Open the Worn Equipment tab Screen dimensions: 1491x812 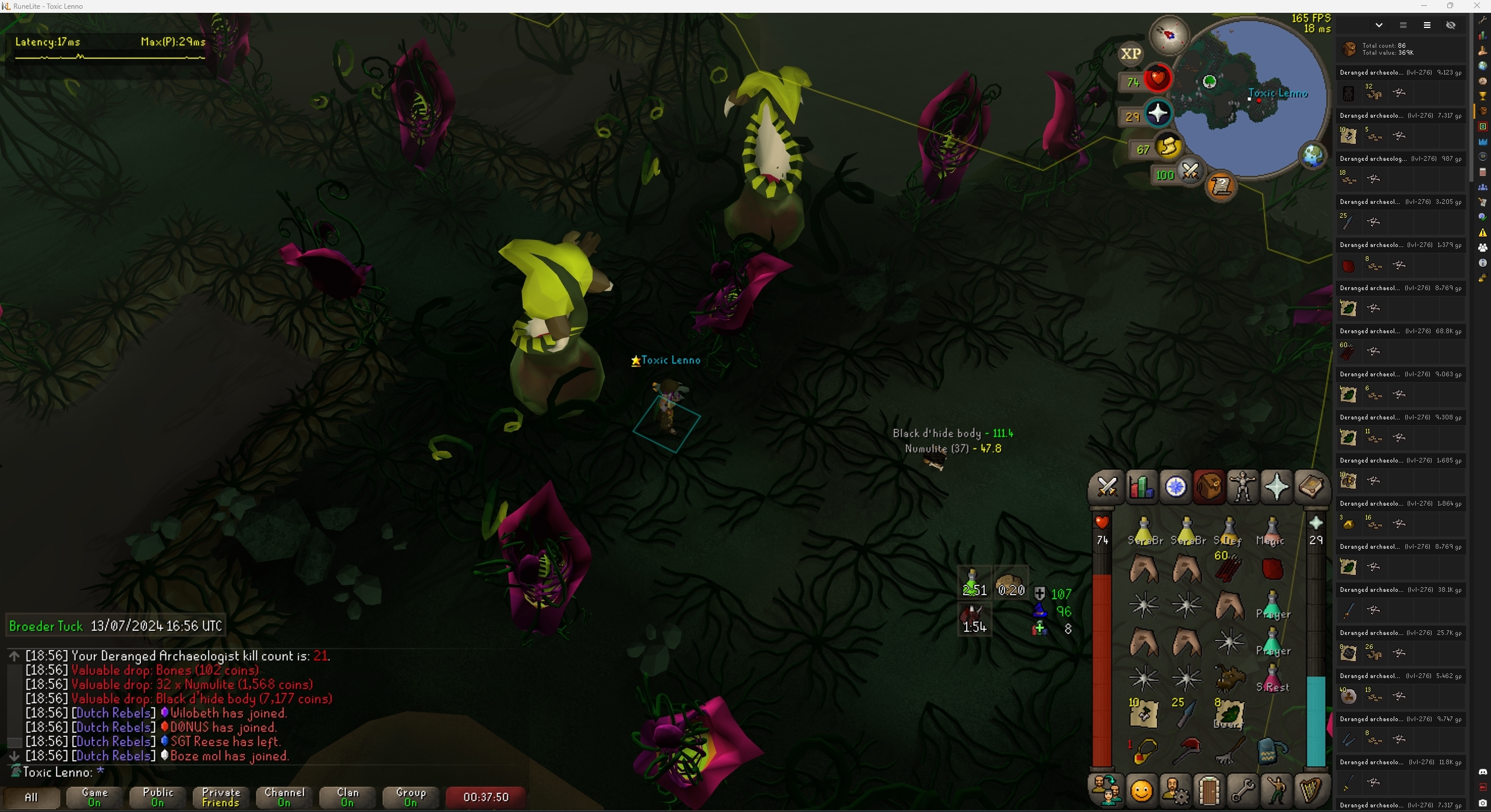tap(1243, 487)
